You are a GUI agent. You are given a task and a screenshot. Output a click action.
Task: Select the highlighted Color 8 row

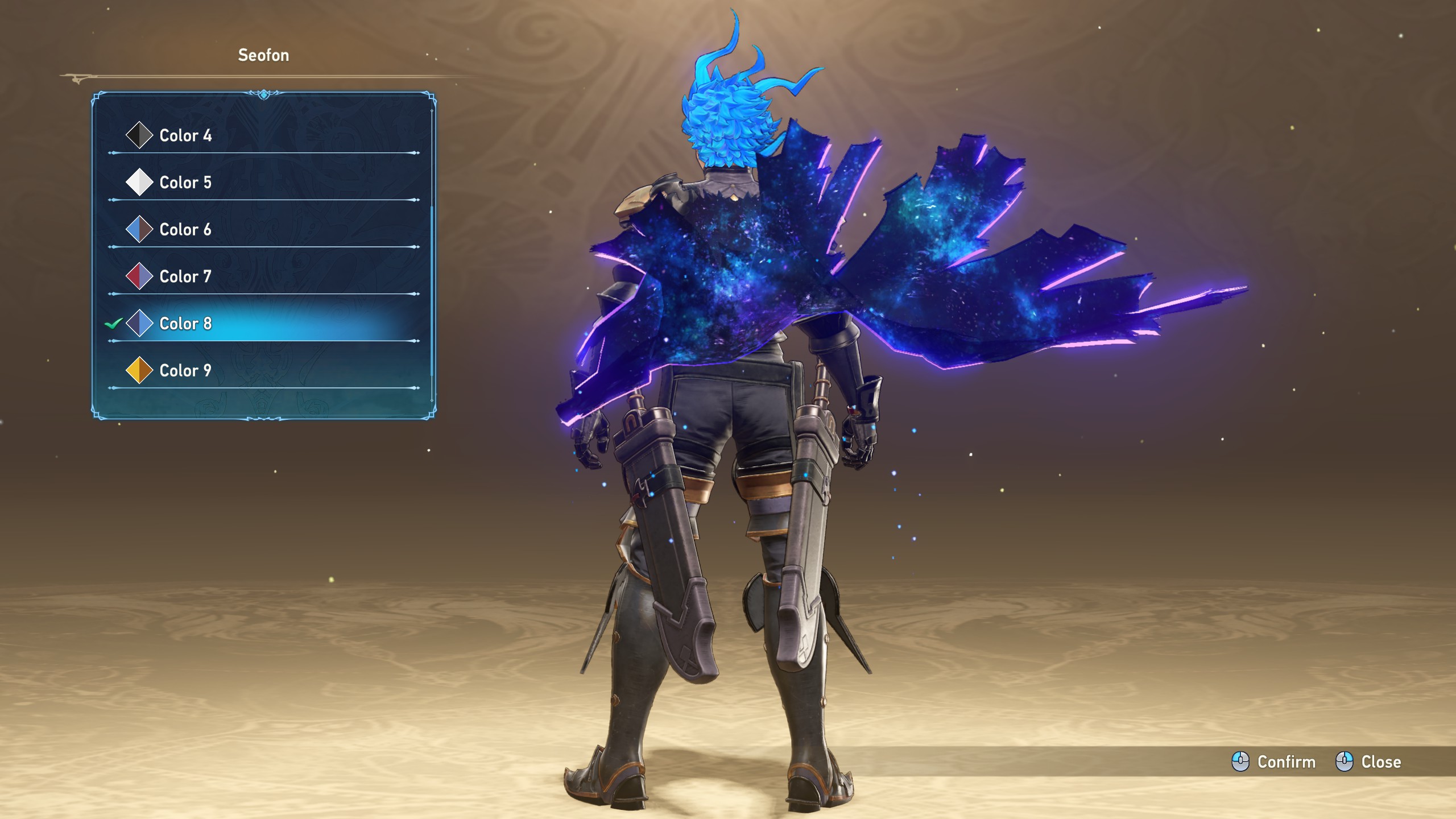[185, 324]
